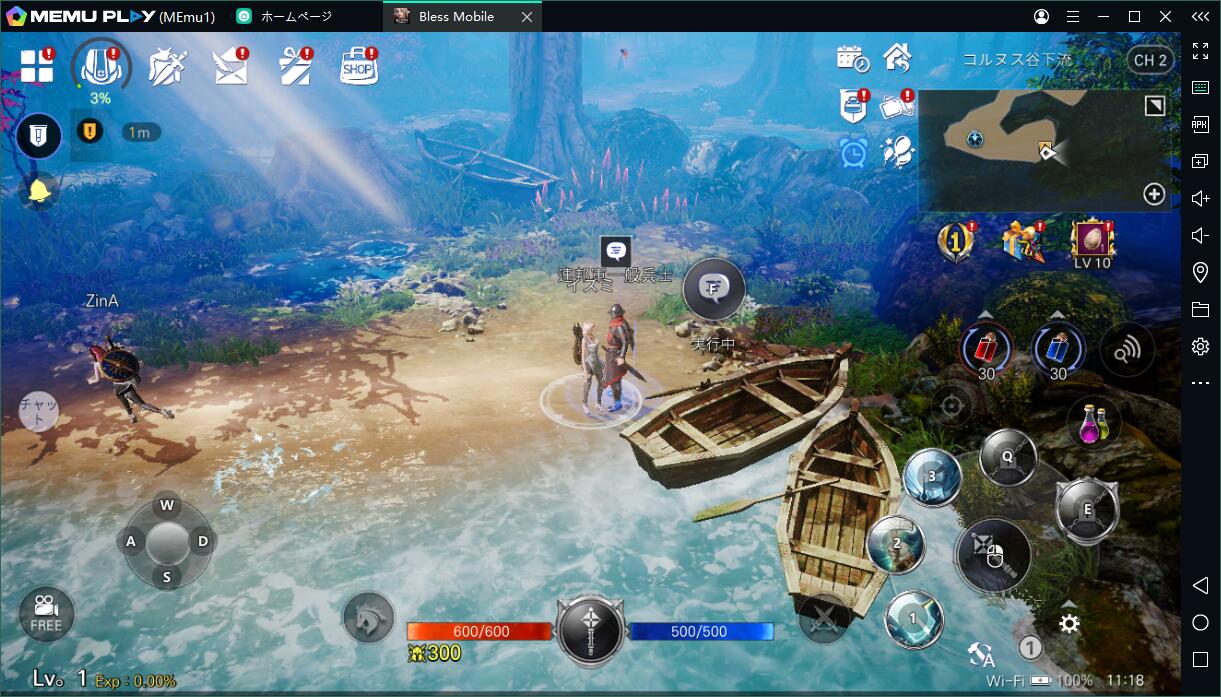Open the LV 10 egg reward icon
Screen dimensions: 1221x697
click(x=1092, y=243)
